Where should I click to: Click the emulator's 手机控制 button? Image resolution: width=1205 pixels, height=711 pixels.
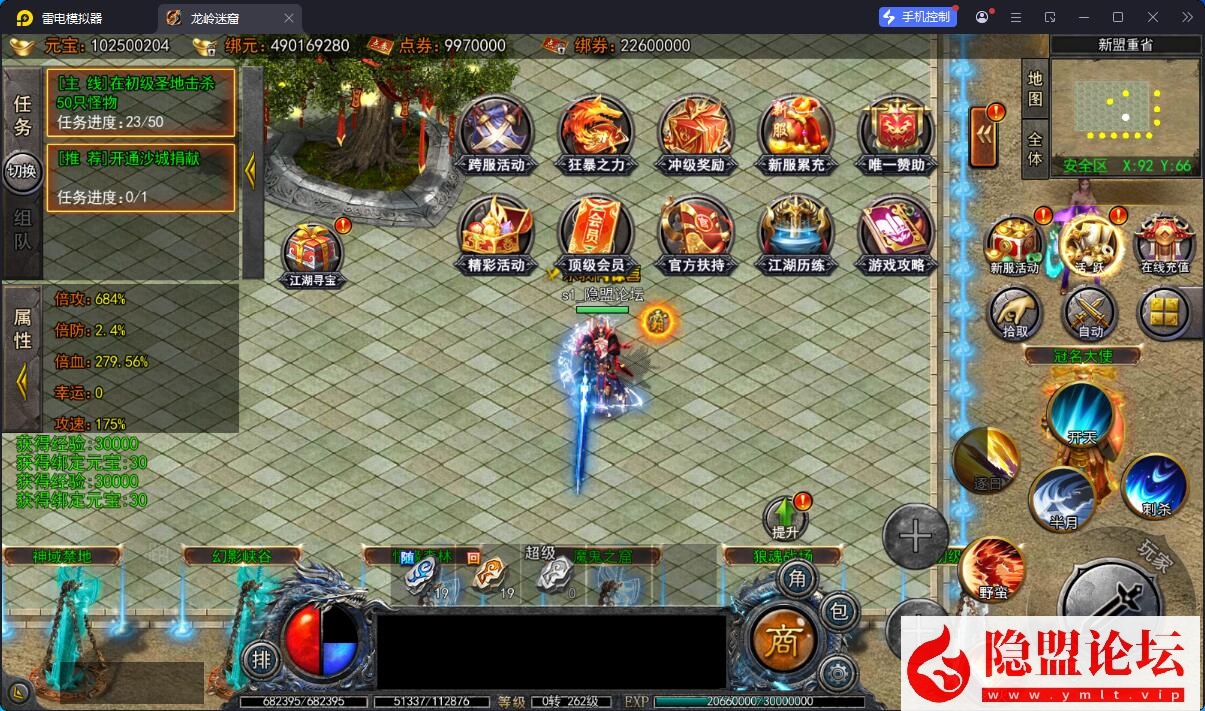click(x=916, y=17)
